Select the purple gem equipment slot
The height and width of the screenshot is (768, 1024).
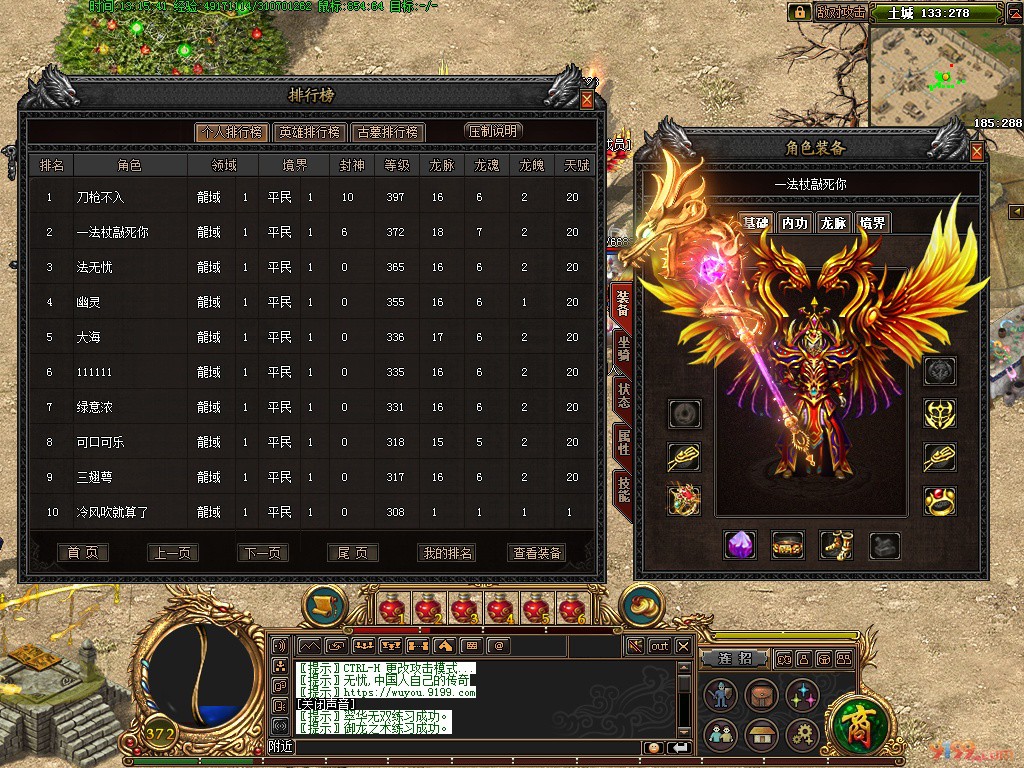click(x=740, y=545)
